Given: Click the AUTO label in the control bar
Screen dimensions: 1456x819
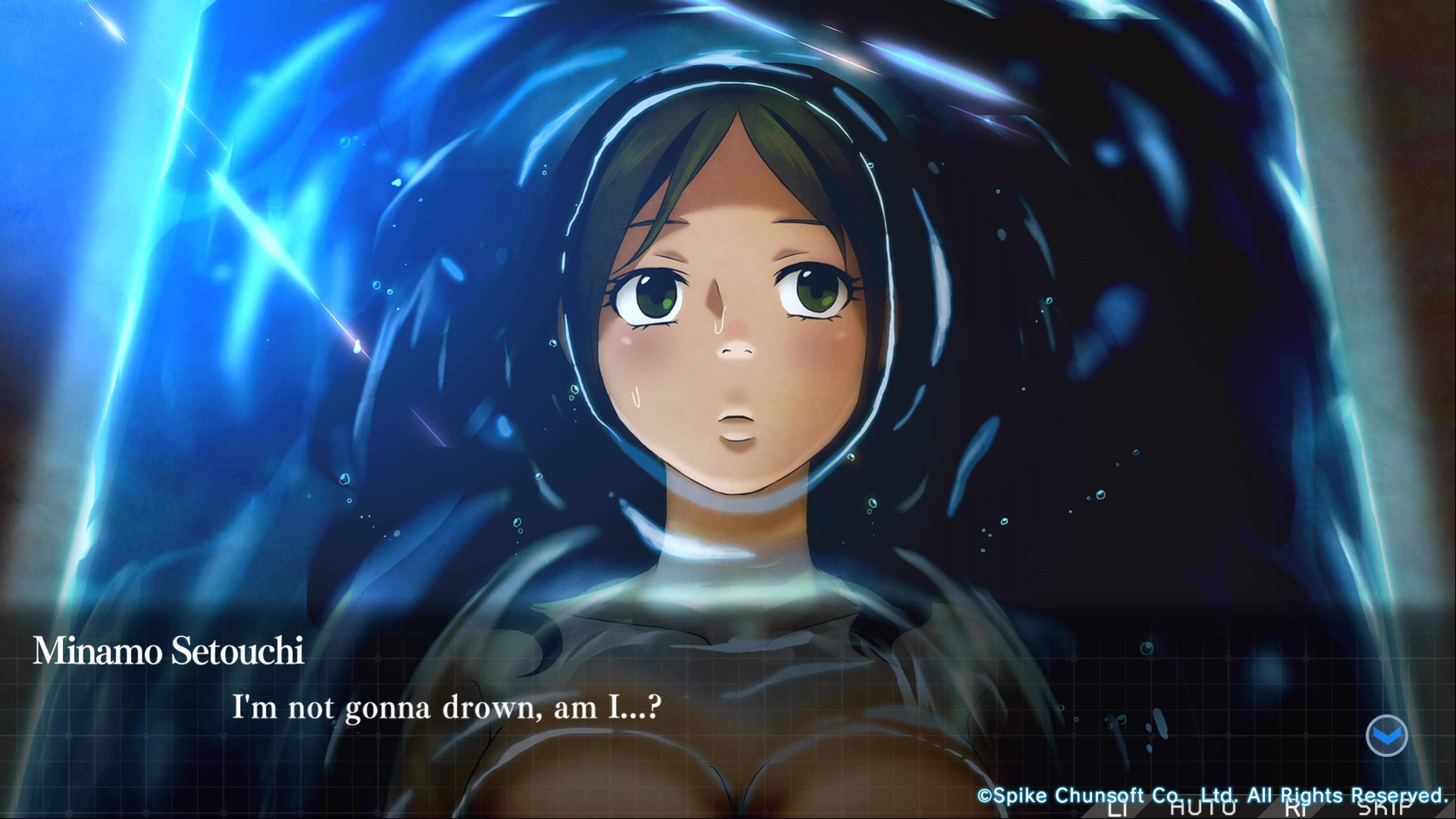Looking at the screenshot, I should coord(1203,810).
